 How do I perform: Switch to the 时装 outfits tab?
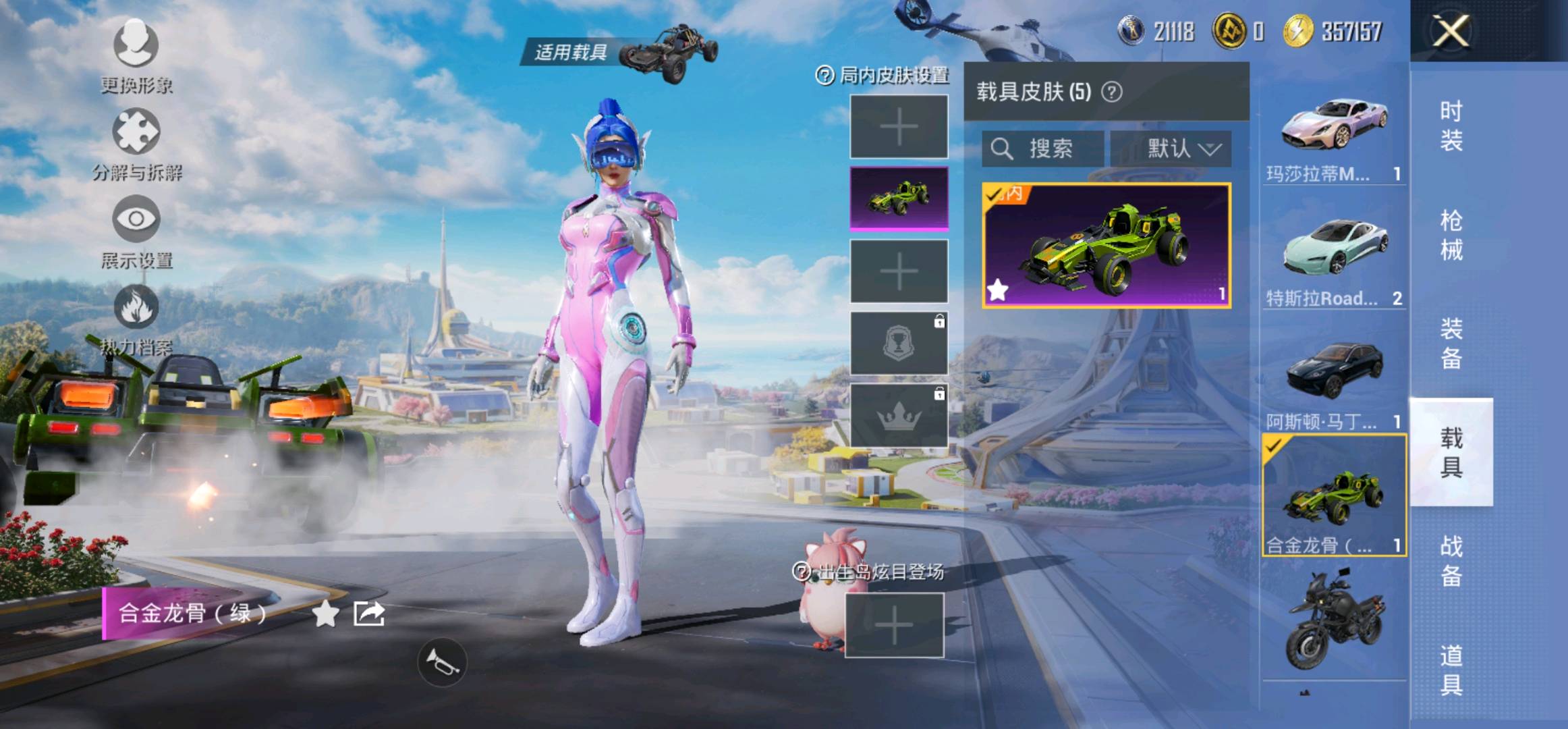point(1451,126)
